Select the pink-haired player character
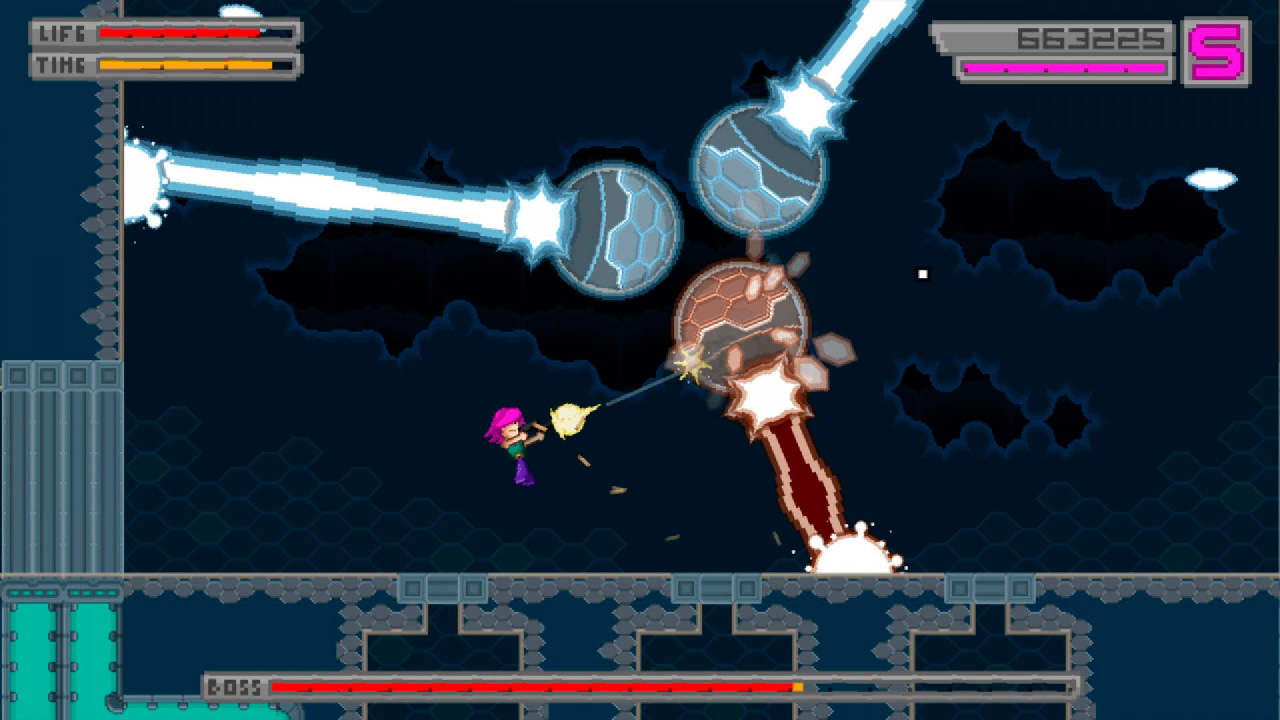This screenshot has width=1280, height=720. tap(510, 445)
